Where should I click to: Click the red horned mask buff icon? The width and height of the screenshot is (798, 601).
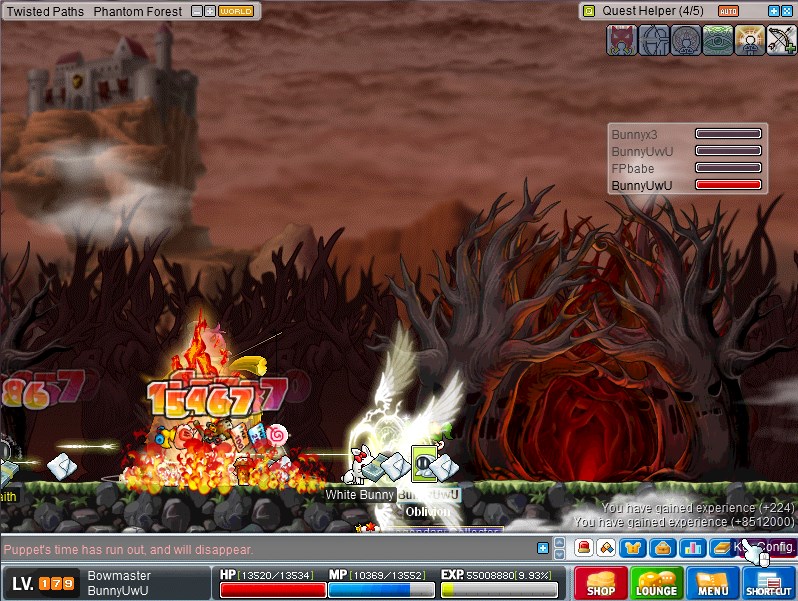[621, 40]
